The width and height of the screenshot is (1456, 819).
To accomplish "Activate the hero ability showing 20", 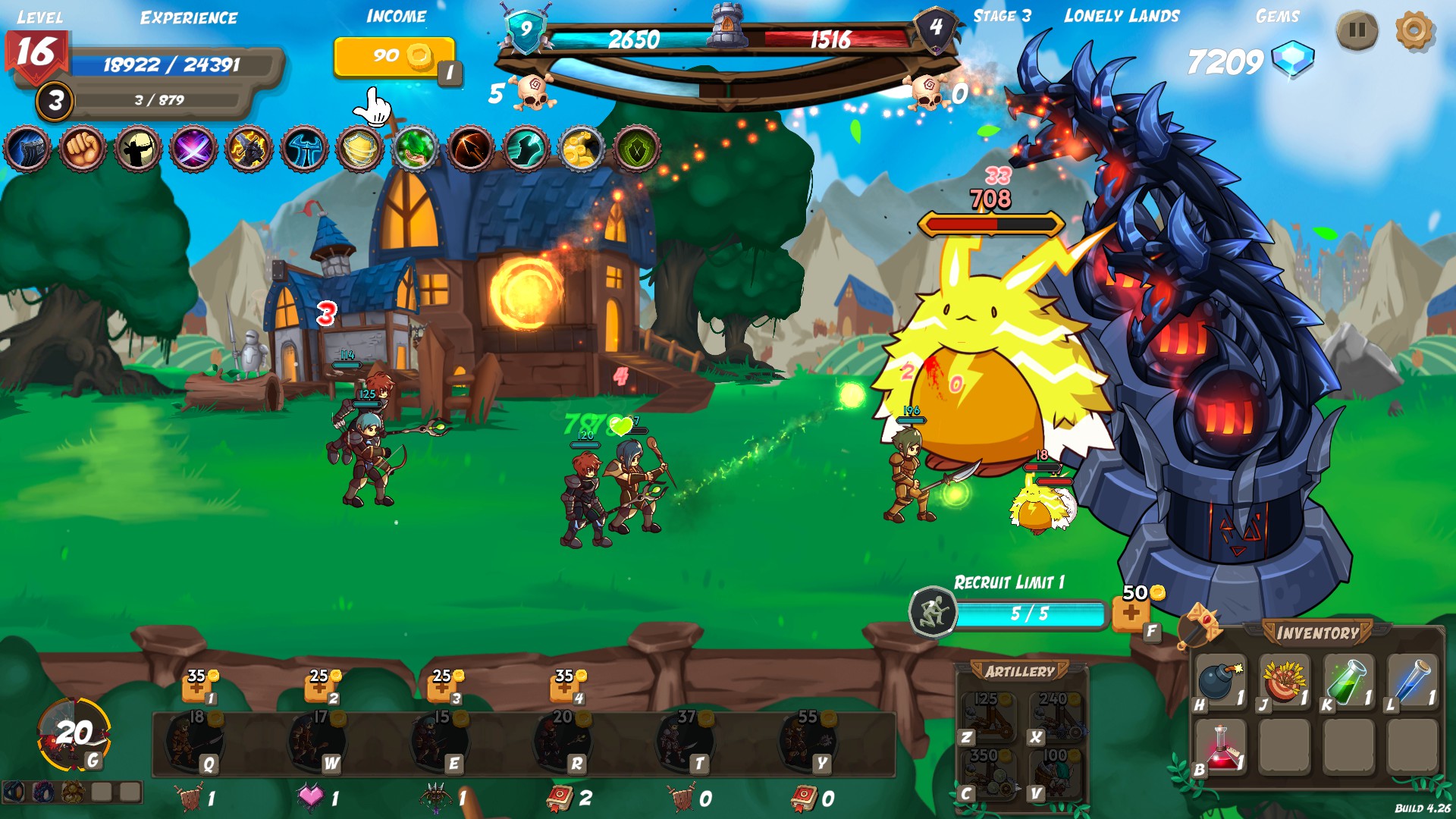I will (x=73, y=733).
